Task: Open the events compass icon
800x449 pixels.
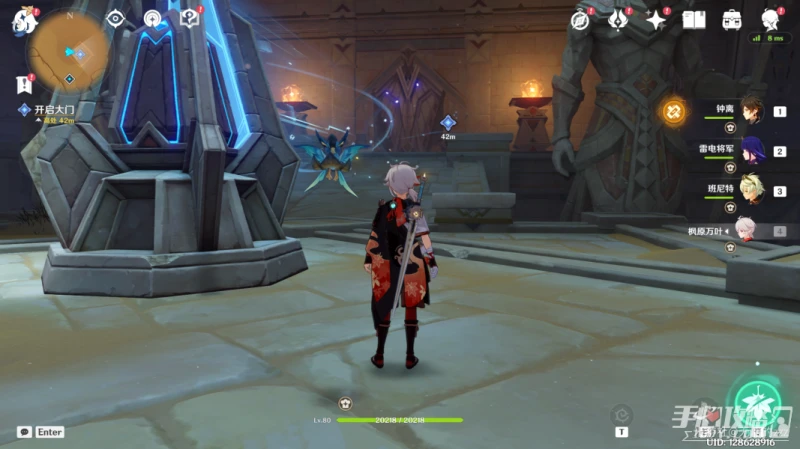Action: 581,19
